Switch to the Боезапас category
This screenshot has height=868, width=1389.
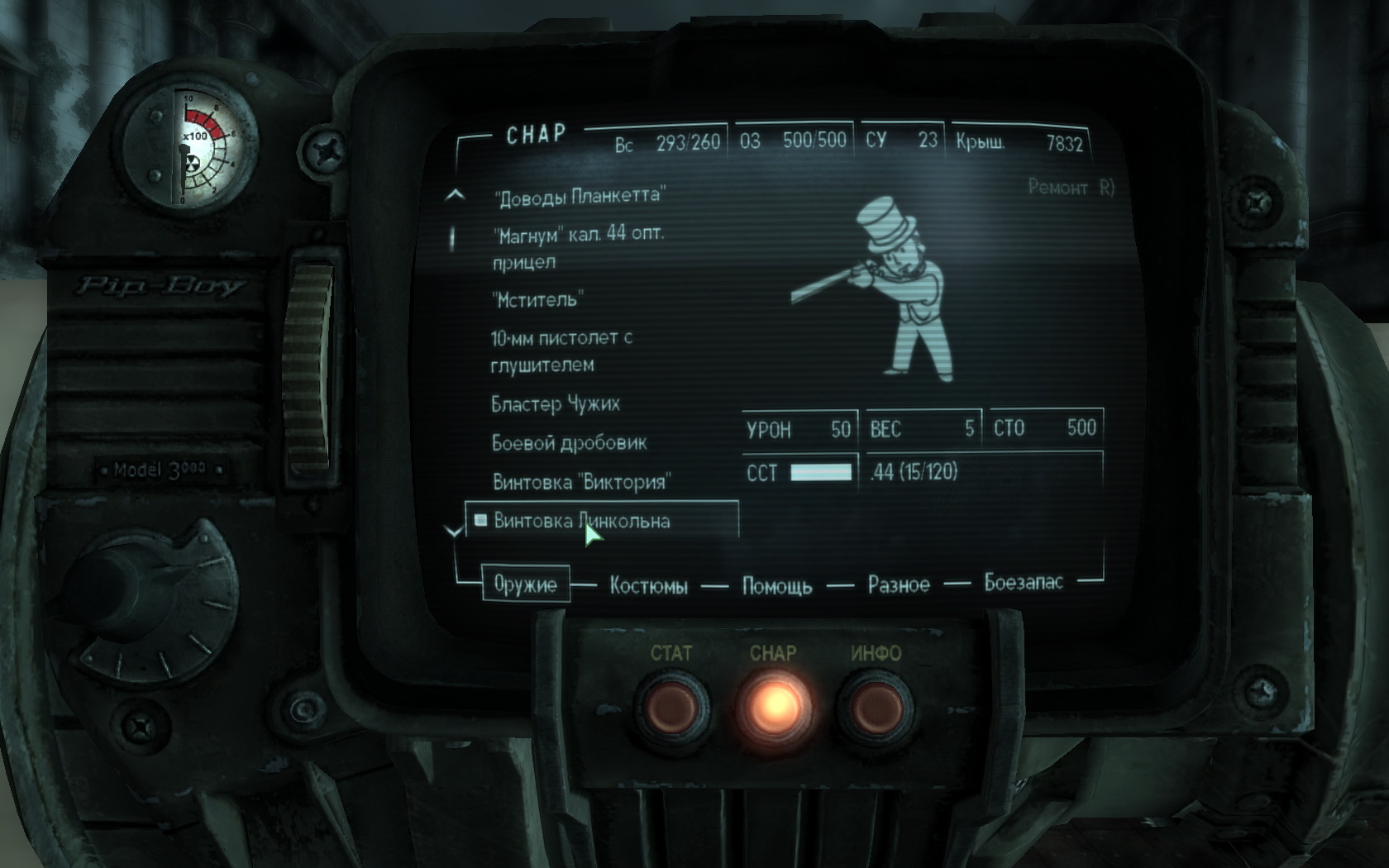[1023, 583]
